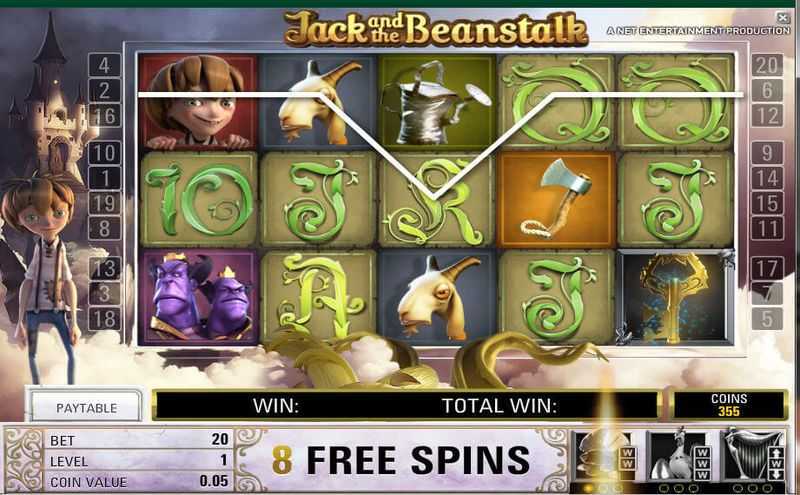Click the payline 18 marker

point(105,318)
